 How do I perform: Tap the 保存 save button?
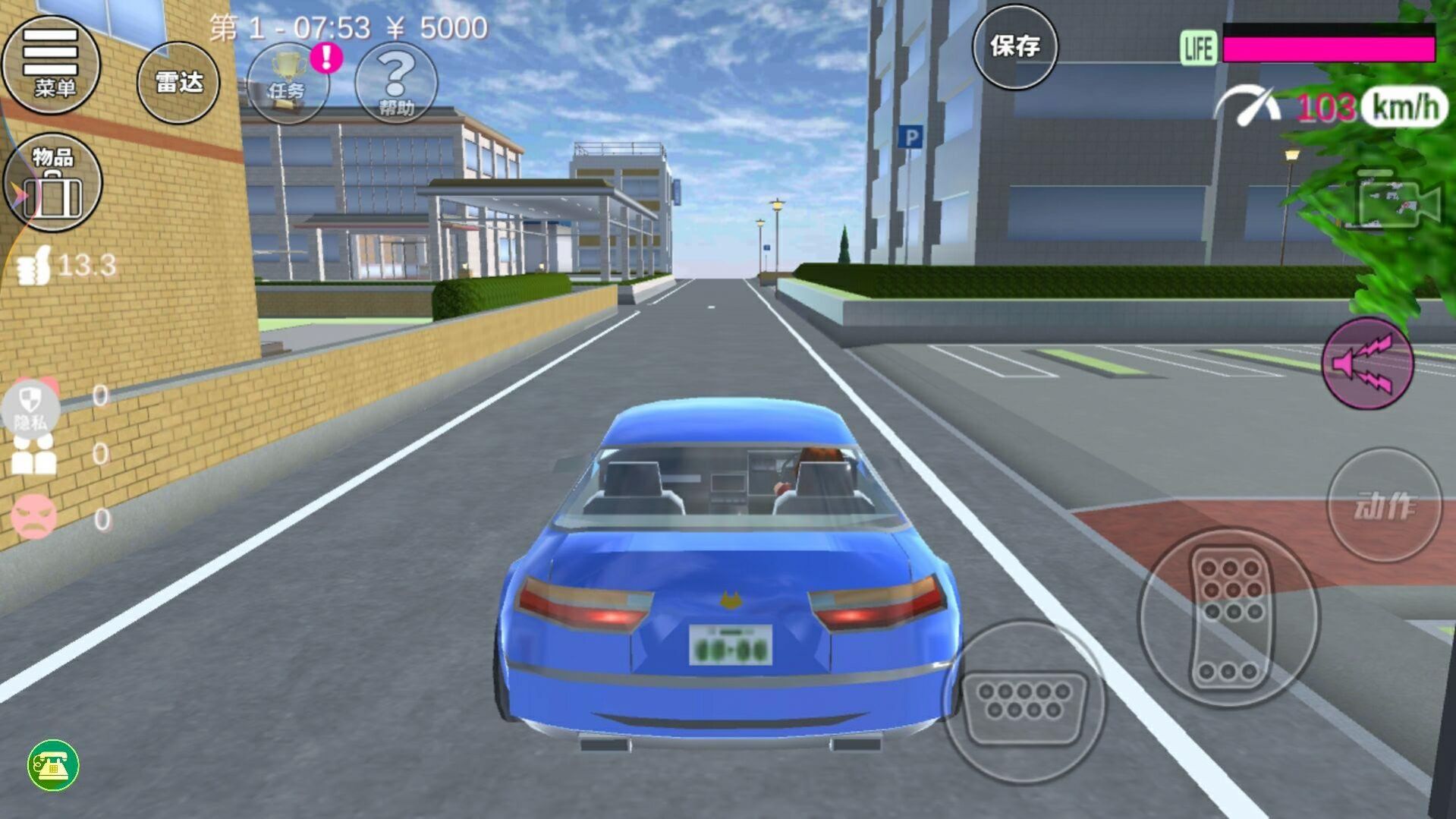pyautogui.click(x=1014, y=47)
